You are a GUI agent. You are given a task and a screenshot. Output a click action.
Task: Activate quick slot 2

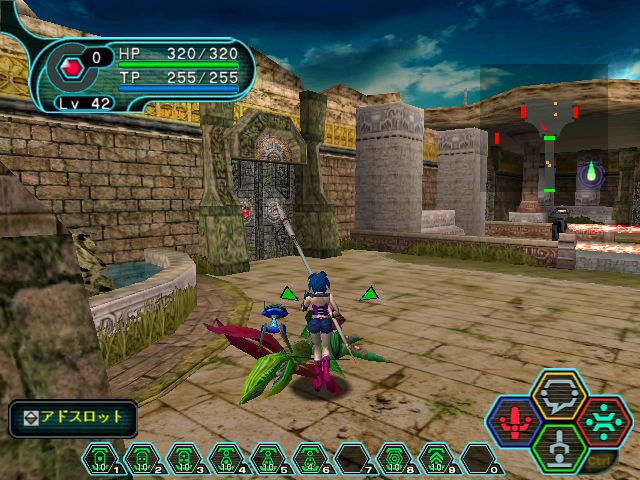point(144,458)
